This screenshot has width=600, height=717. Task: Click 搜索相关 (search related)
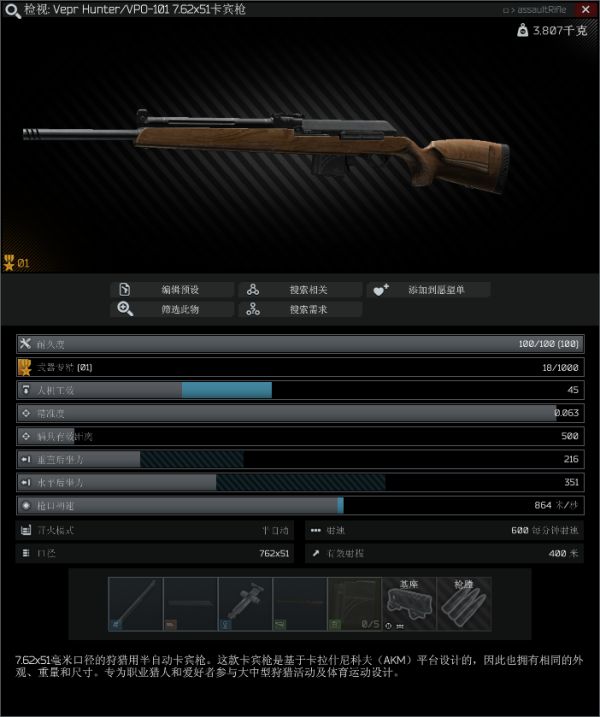pos(300,290)
